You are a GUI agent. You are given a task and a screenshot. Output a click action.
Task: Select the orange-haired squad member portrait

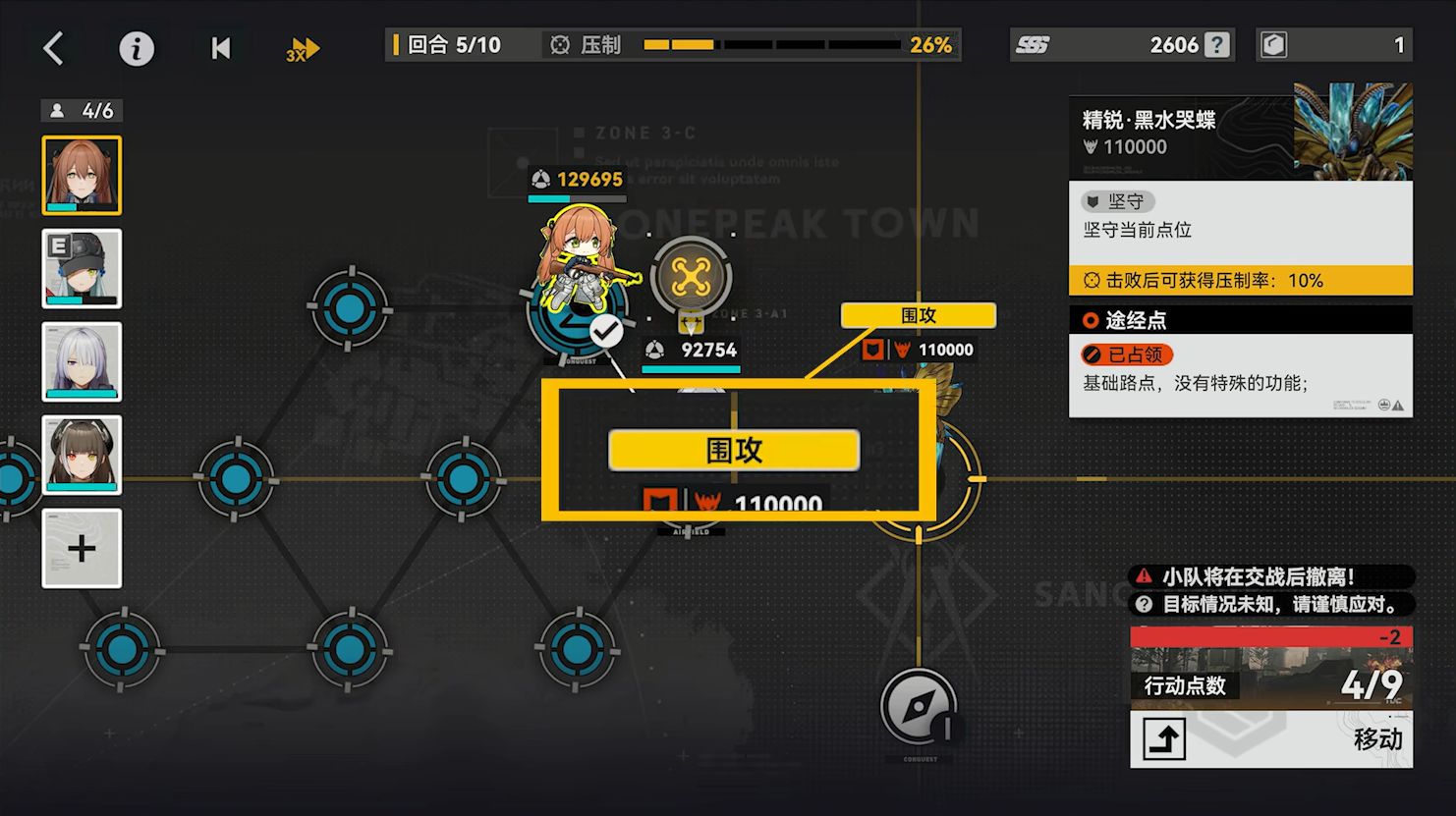tap(82, 175)
